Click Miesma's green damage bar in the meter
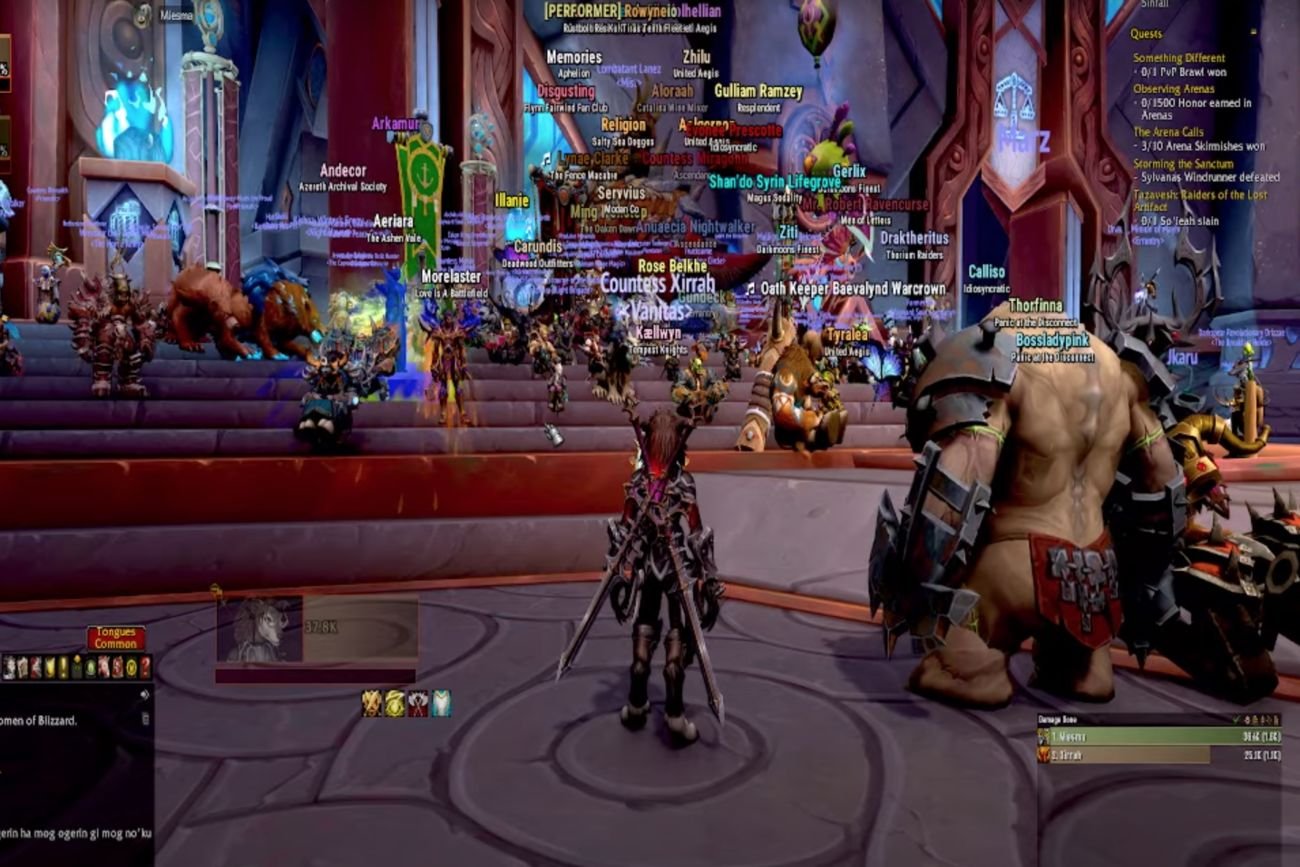1300x867 pixels. click(x=1150, y=737)
